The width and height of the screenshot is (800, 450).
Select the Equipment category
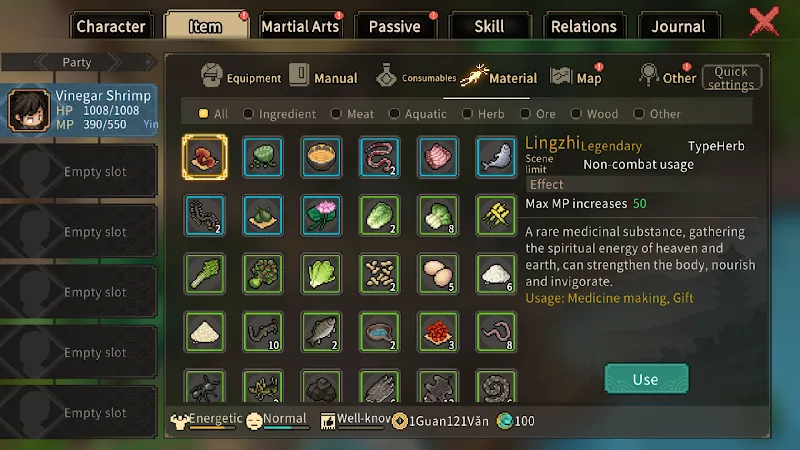pos(241,77)
